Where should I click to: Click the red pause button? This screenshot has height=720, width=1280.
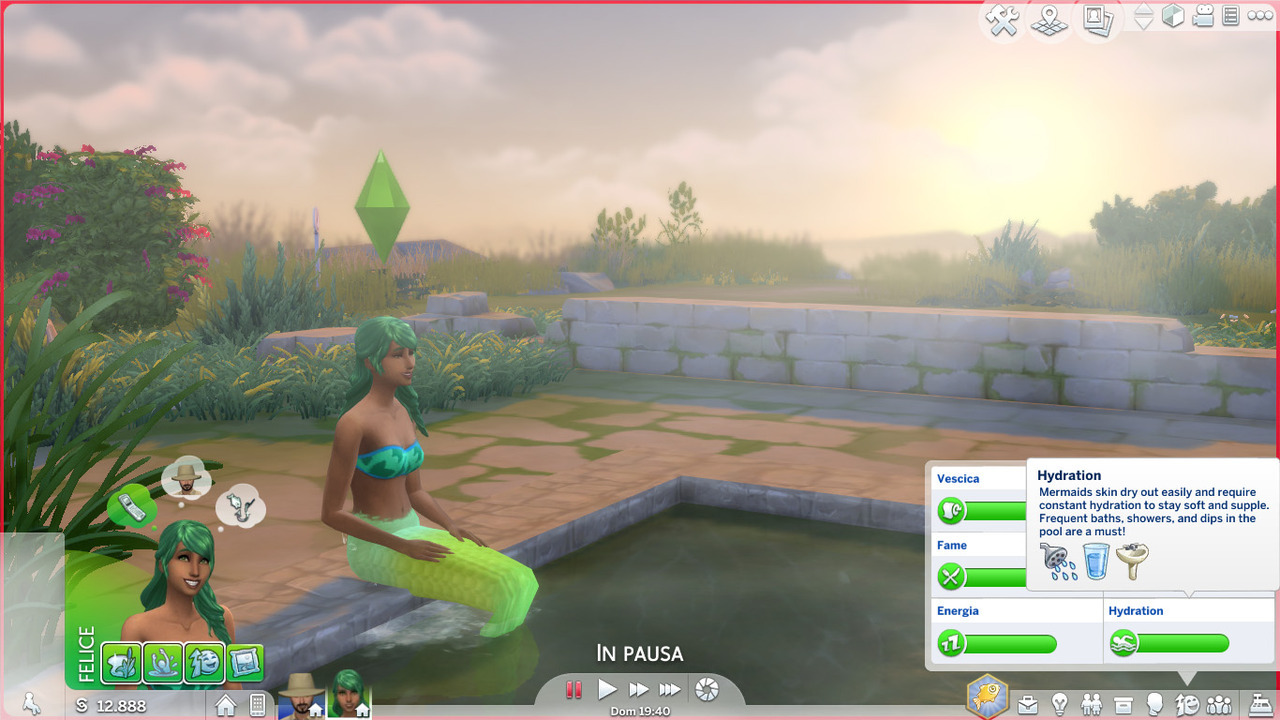click(x=574, y=689)
